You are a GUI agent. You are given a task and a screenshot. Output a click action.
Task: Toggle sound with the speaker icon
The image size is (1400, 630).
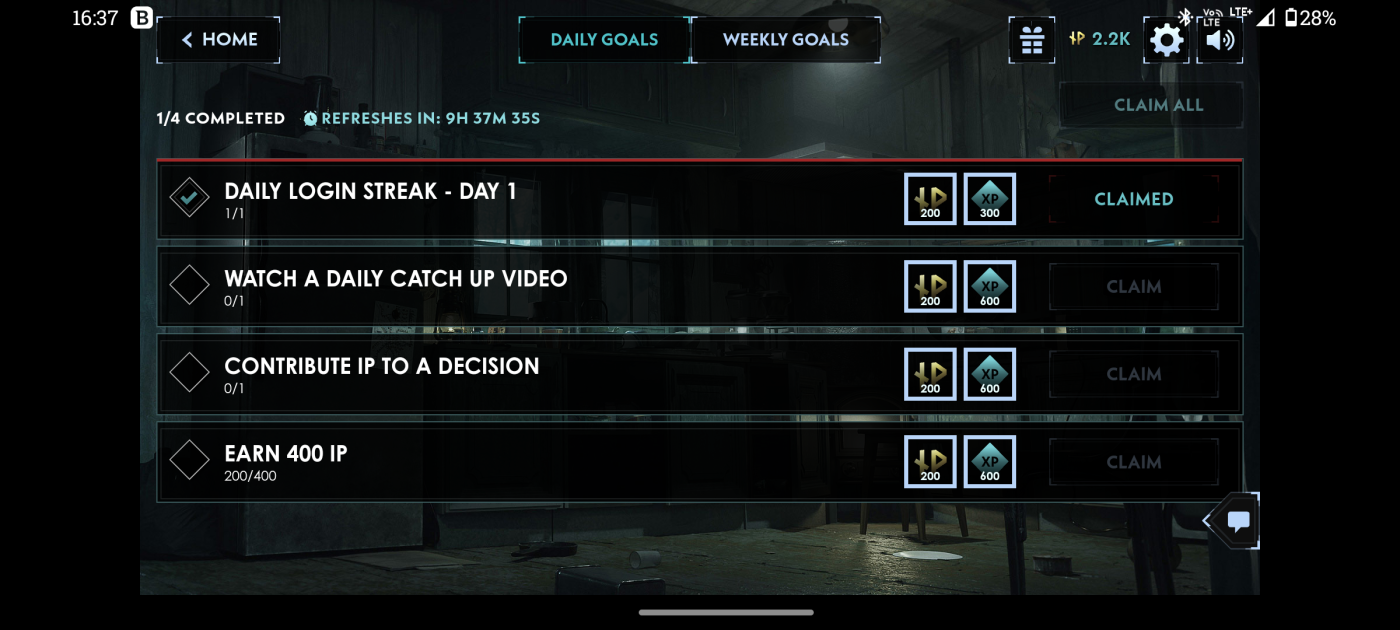pyautogui.click(x=1220, y=40)
